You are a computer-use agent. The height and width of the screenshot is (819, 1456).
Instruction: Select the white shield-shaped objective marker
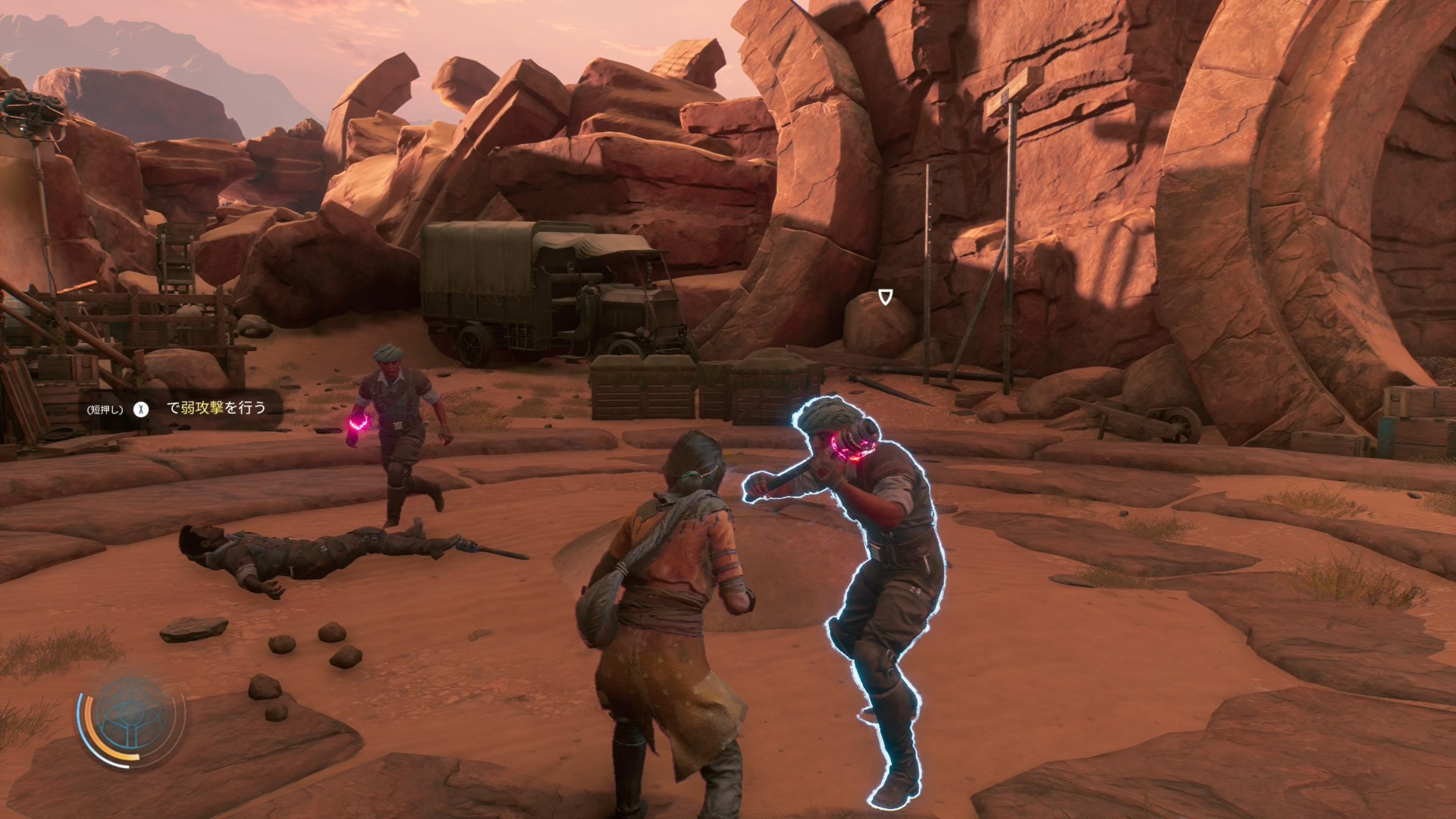click(885, 297)
